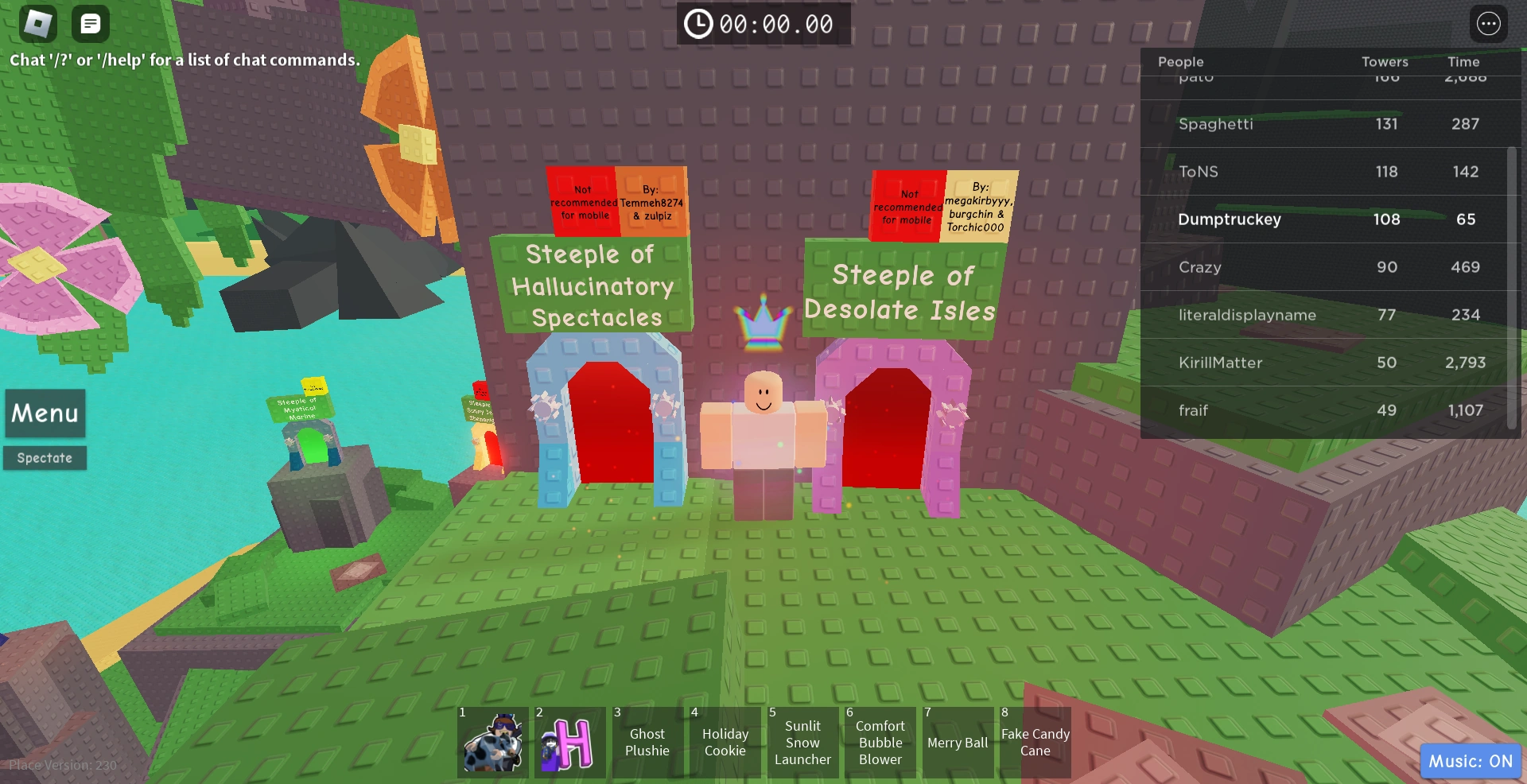Enable Spectate mode
Viewport: 1527px width, 784px height.
tap(45, 457)
